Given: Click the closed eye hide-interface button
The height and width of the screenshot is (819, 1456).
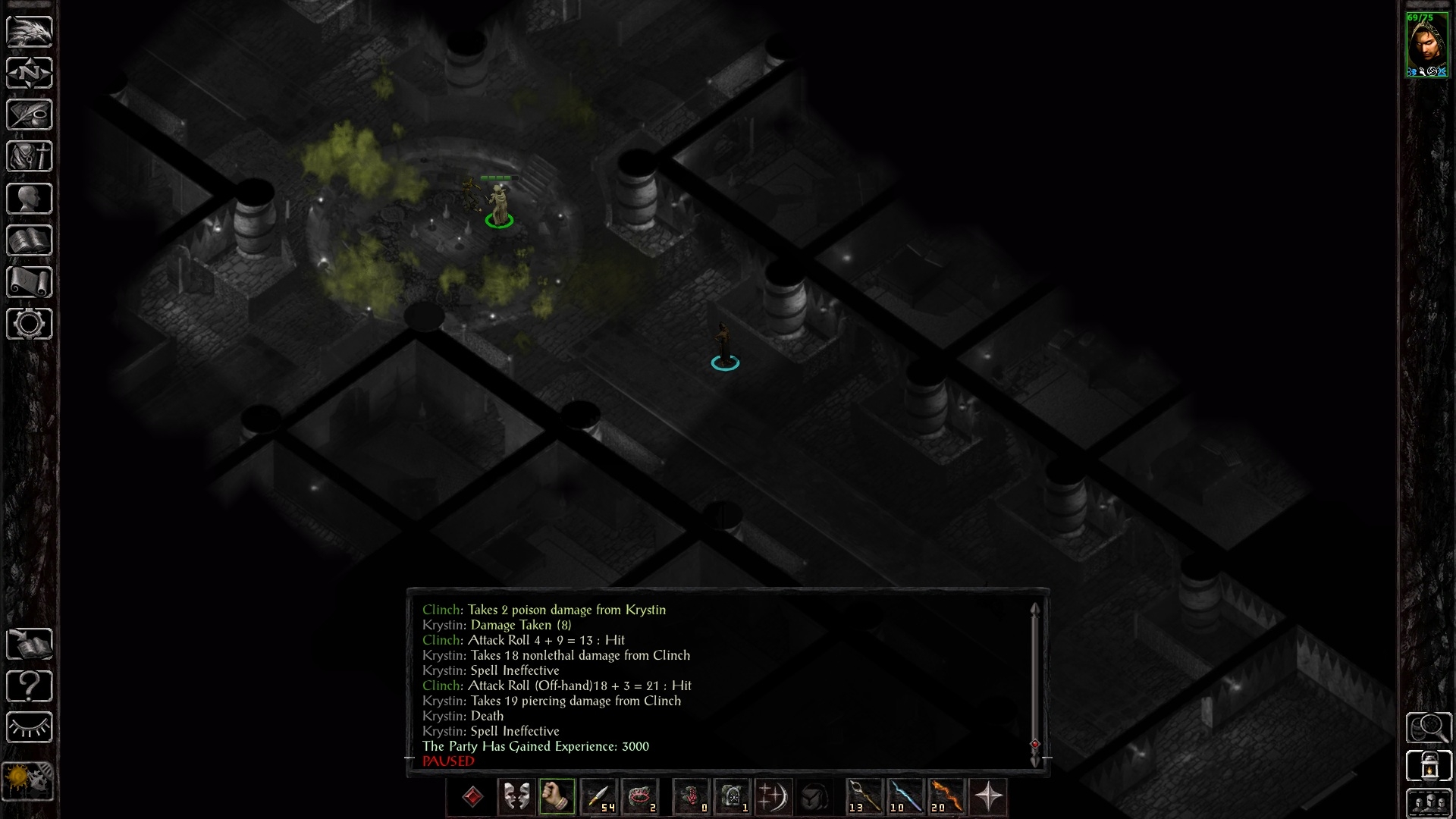Looking at the screenshot, I should (x=30, y=728).
